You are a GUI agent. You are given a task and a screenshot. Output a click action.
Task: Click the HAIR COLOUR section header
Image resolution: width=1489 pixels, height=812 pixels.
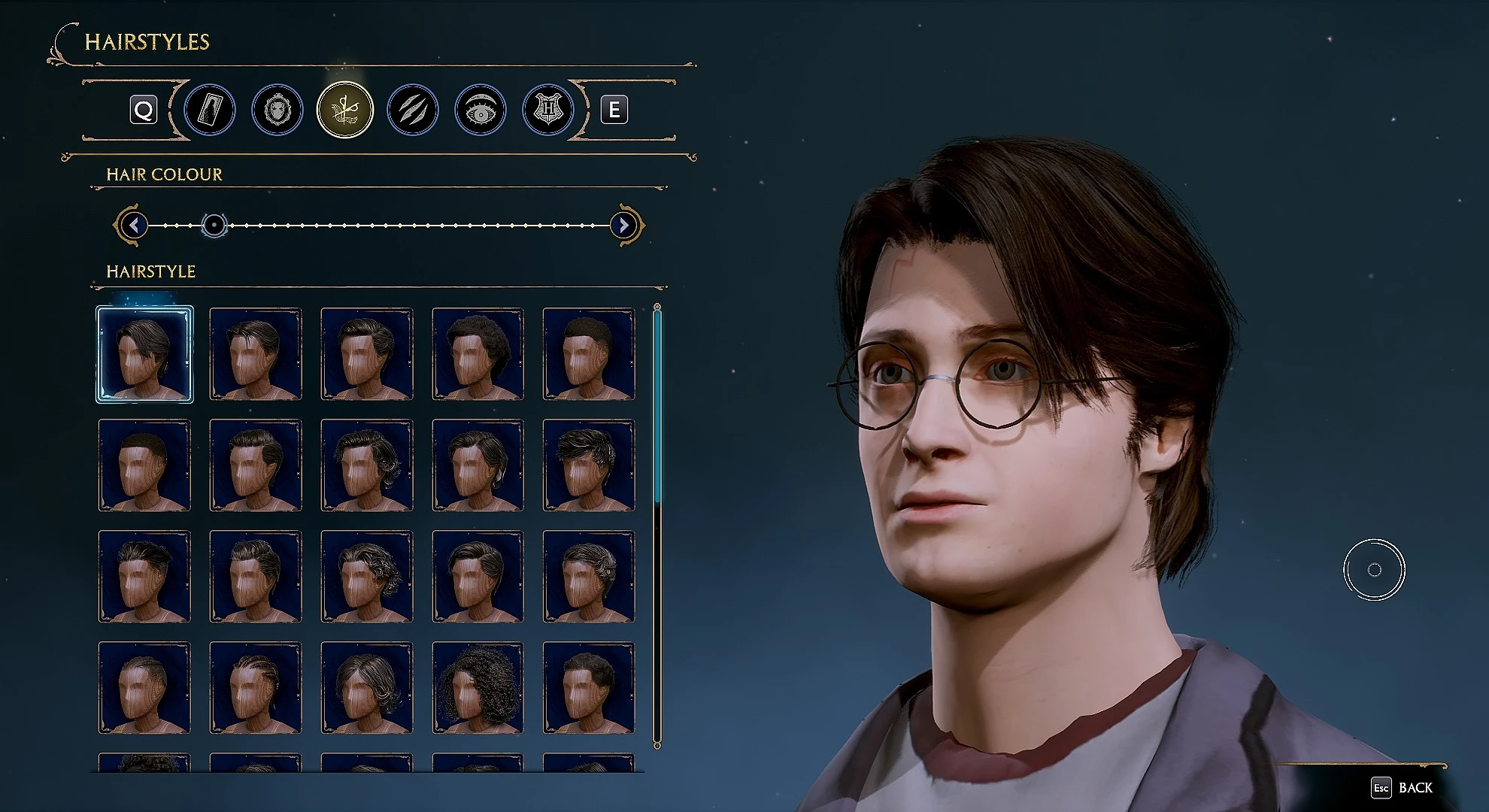coord(163,174)
